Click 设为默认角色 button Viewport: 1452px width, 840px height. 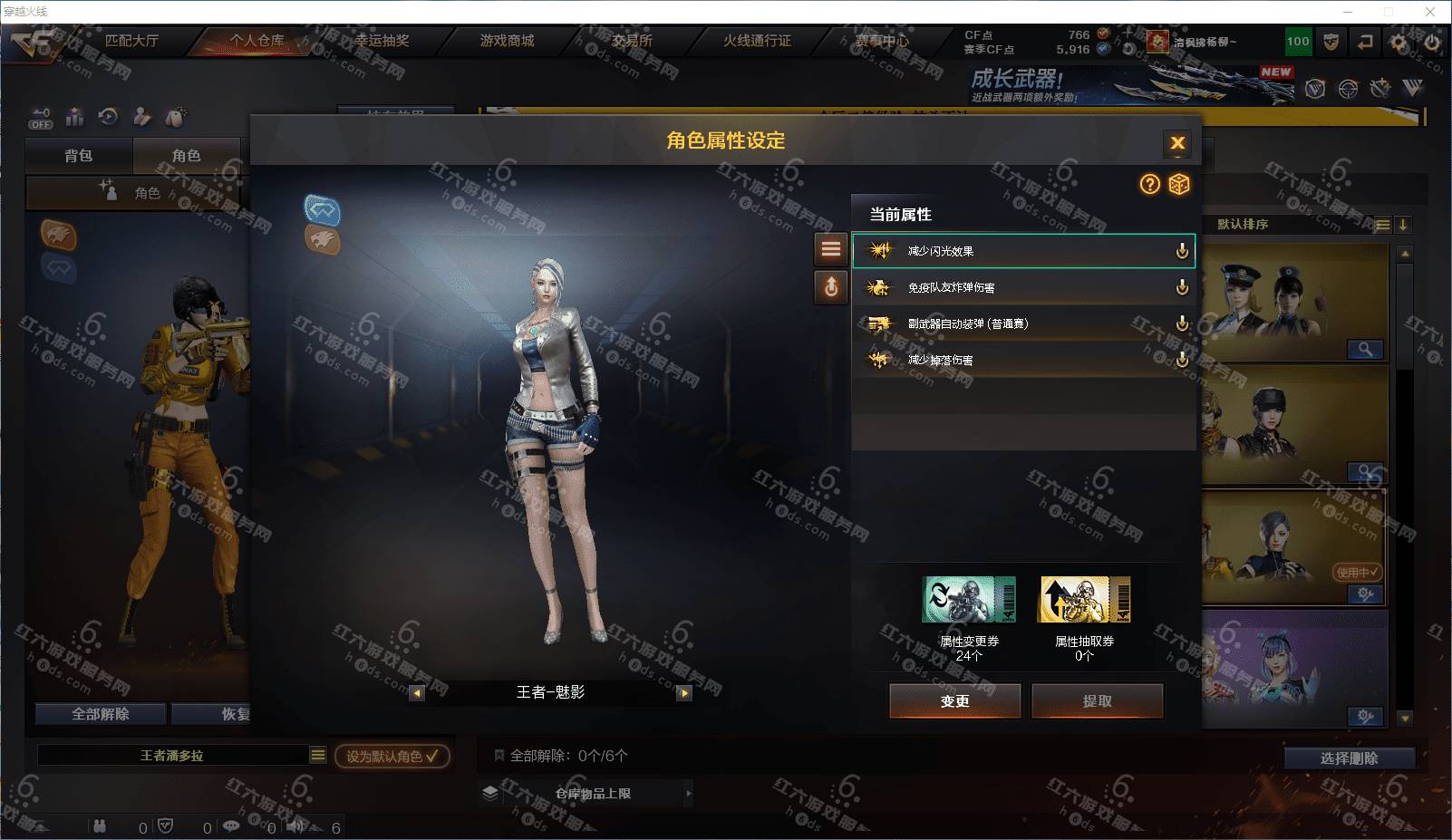[x=392, y=756]
